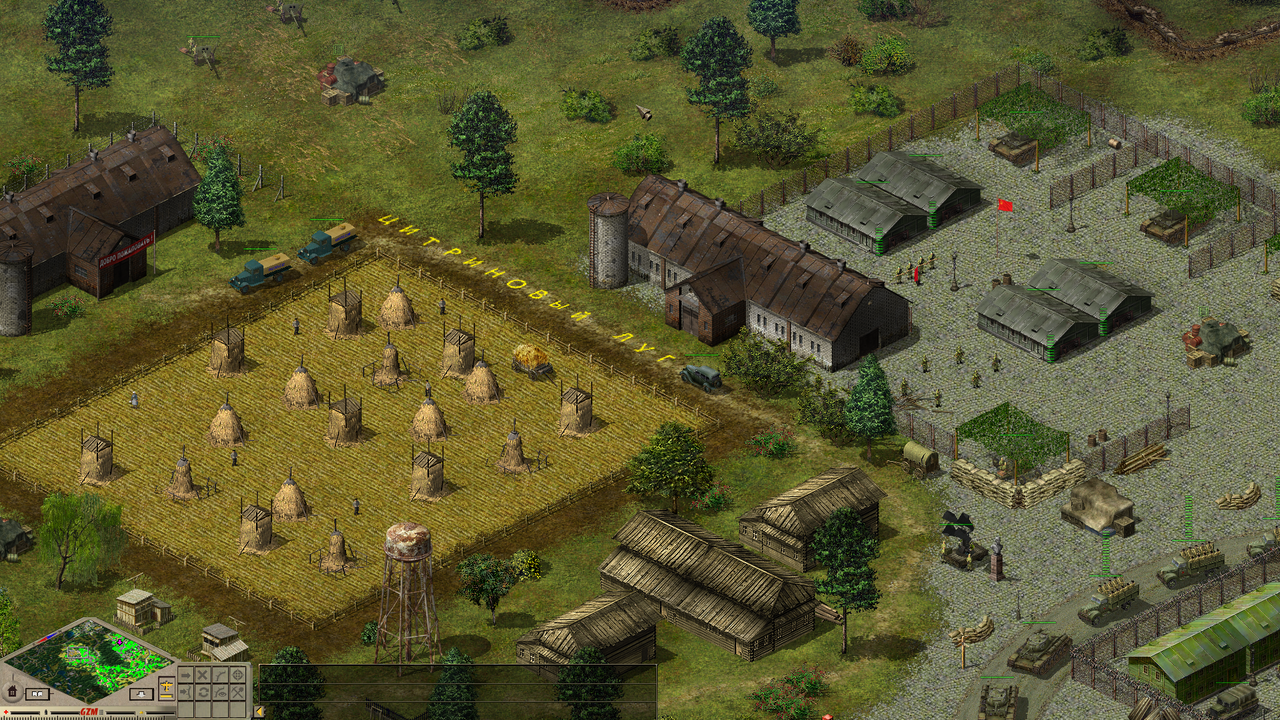Open the objectives book button

pyautogui.click(x=37, y=694)
